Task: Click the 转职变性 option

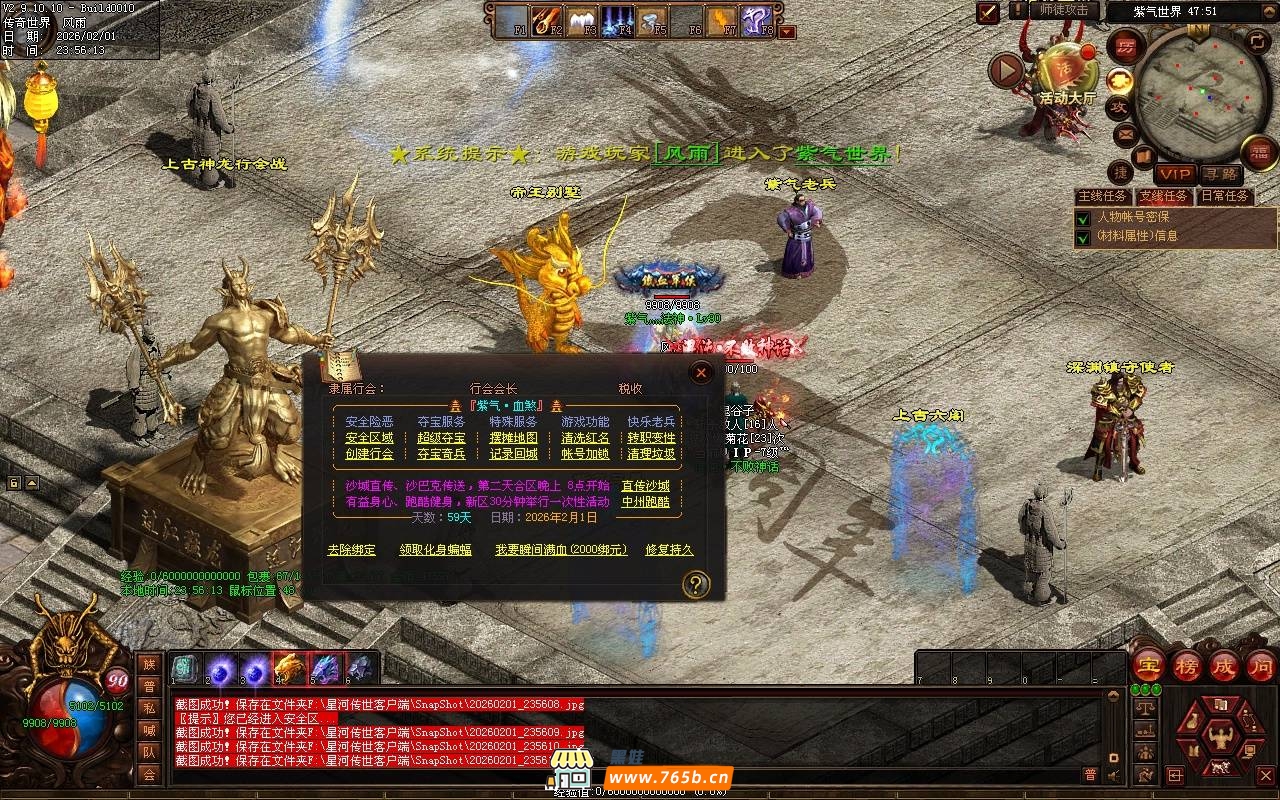Action: pyautogui.click(x=651, y=438)
